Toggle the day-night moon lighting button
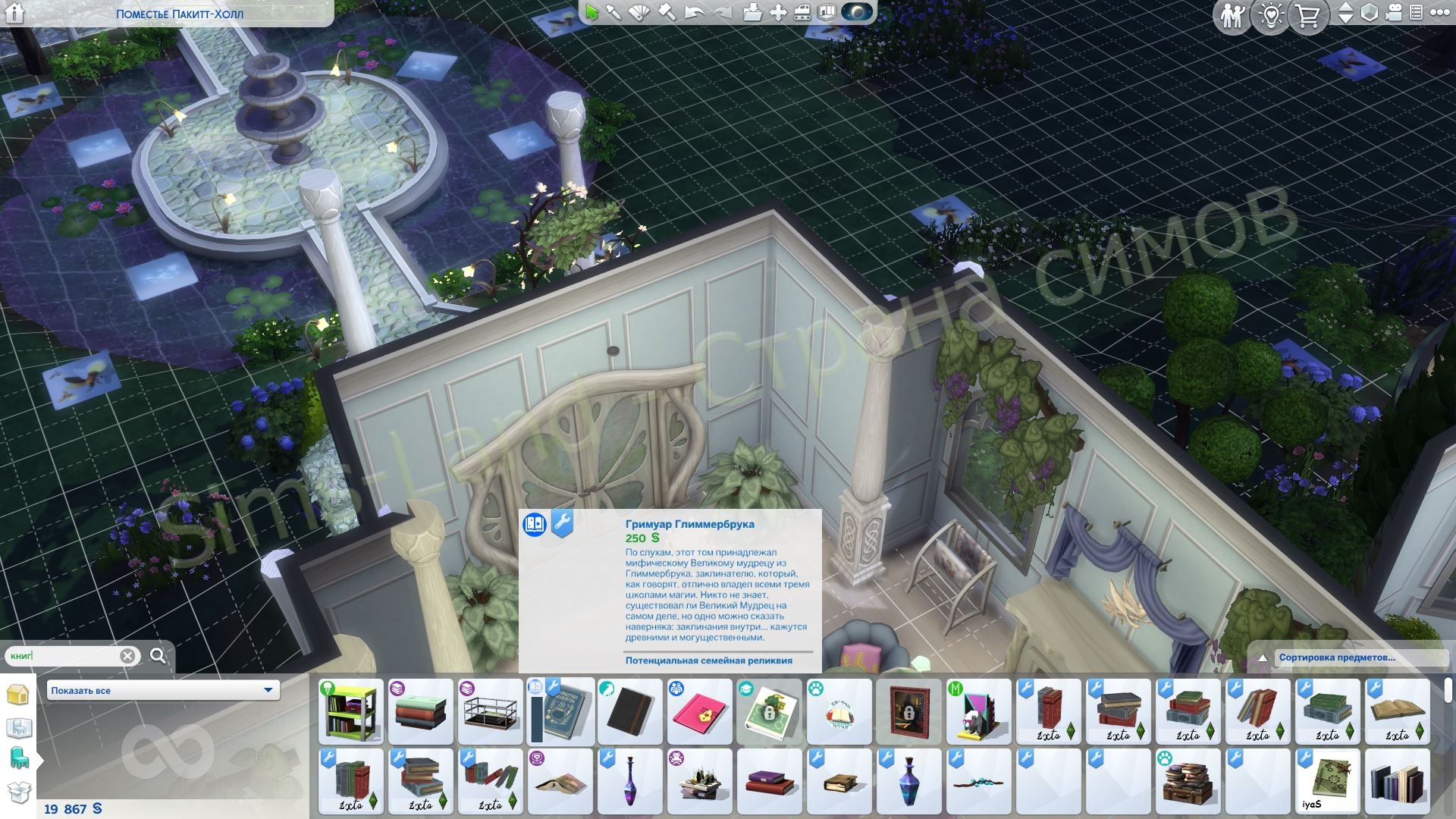 [858, 13]
